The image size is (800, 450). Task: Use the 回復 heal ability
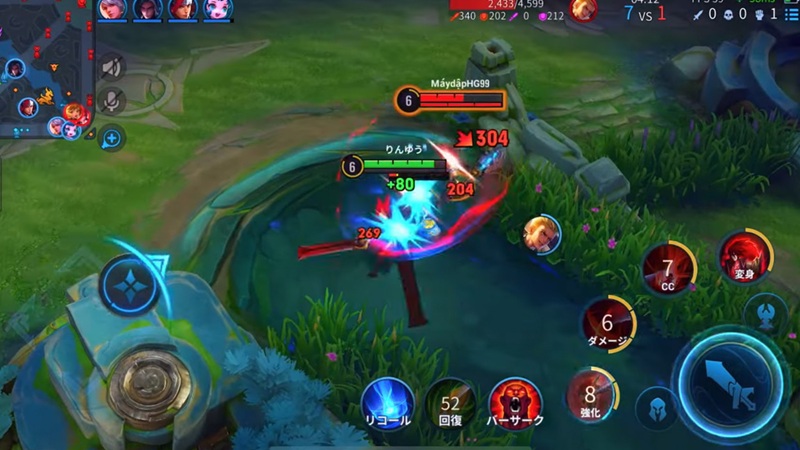click(x=451, y=403)
